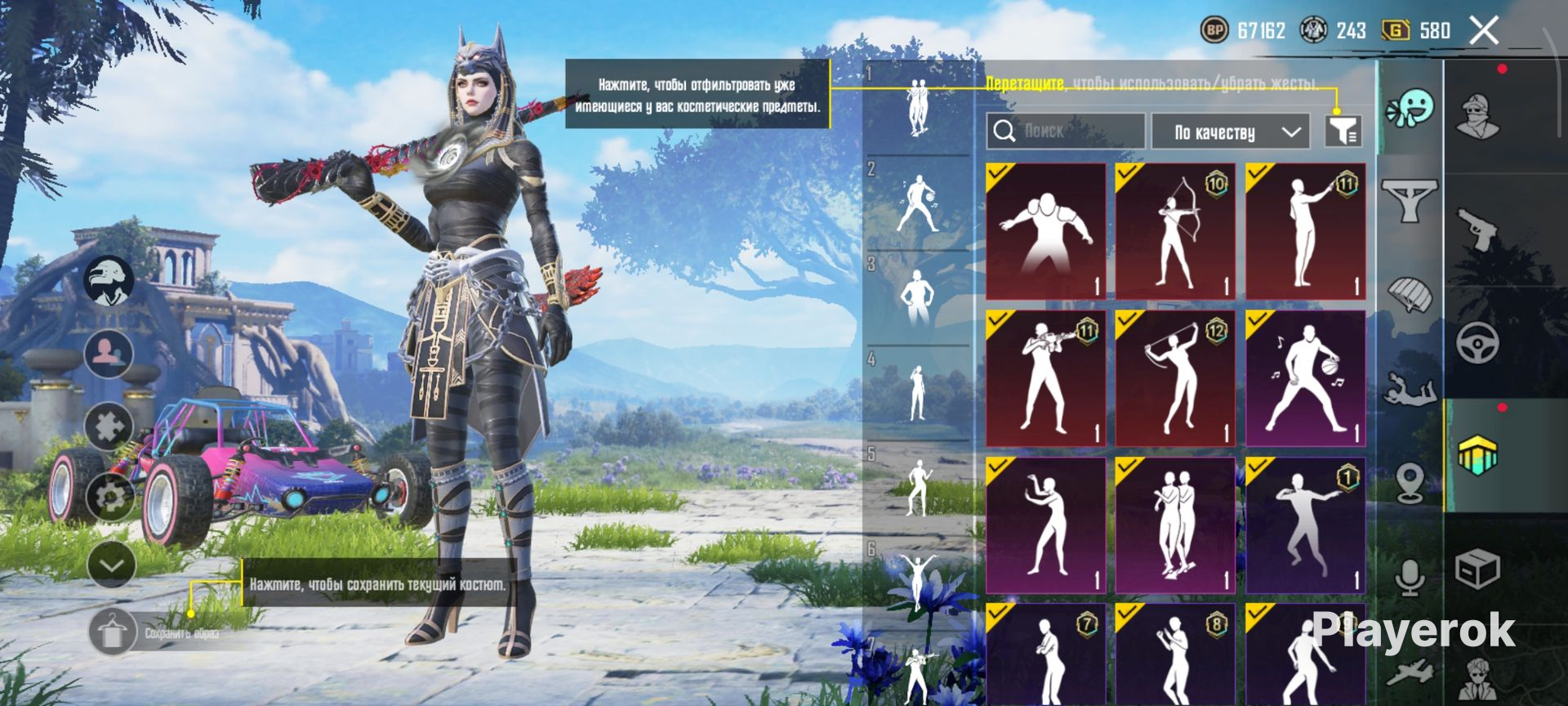The height and width of the screenshot is (706, 1568).
Task: Open the pistol weapons section
Action: coord(1480,228)
